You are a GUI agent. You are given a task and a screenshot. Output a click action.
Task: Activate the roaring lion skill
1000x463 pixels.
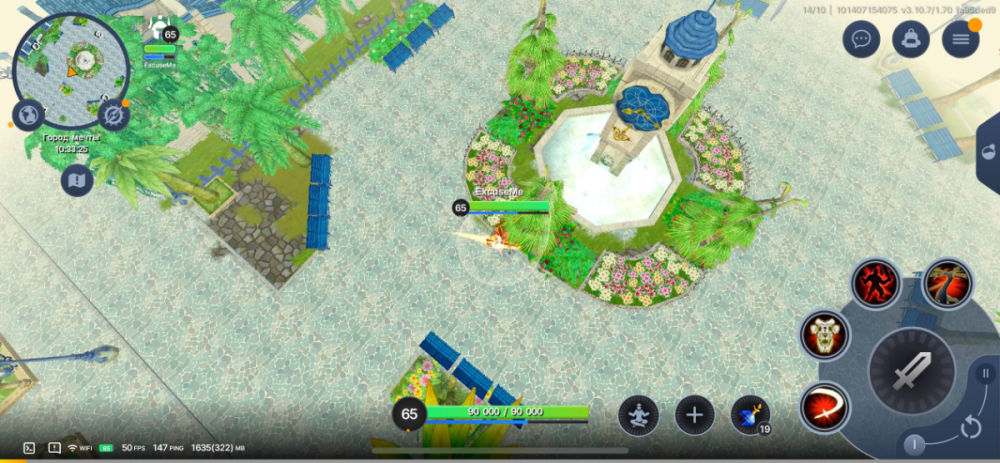point(825,335)
